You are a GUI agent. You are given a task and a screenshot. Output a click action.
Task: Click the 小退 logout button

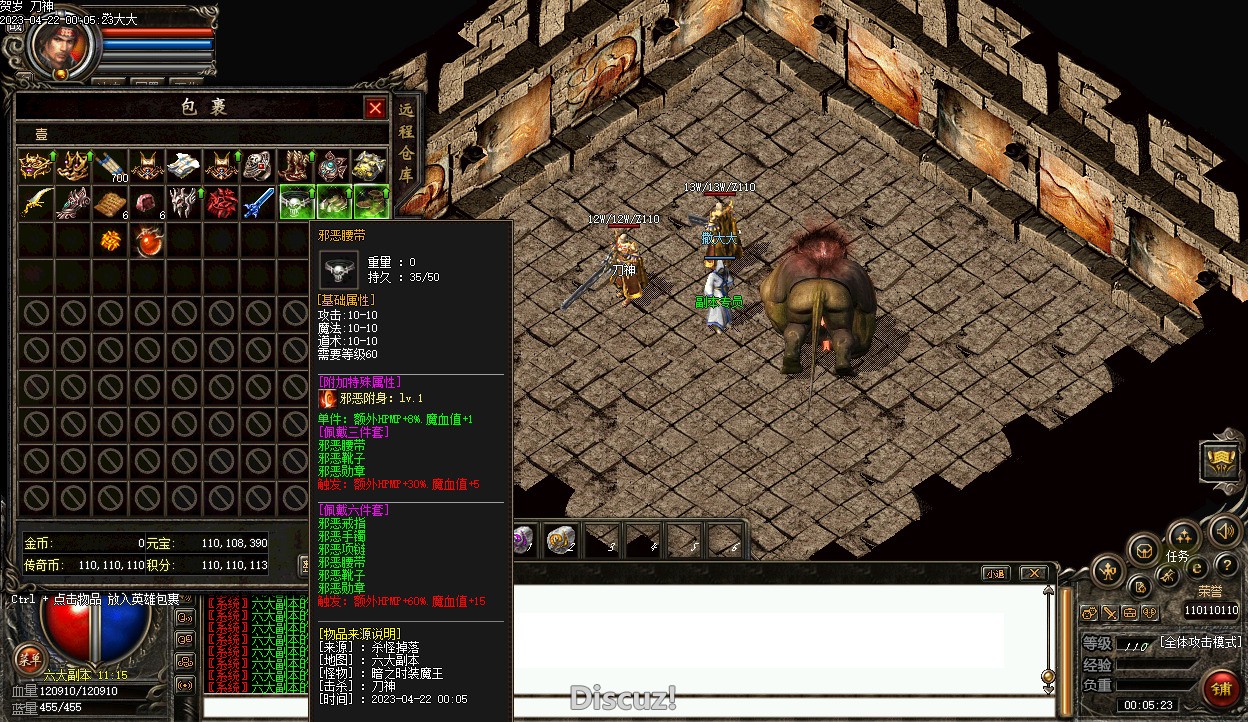(995, 573)
